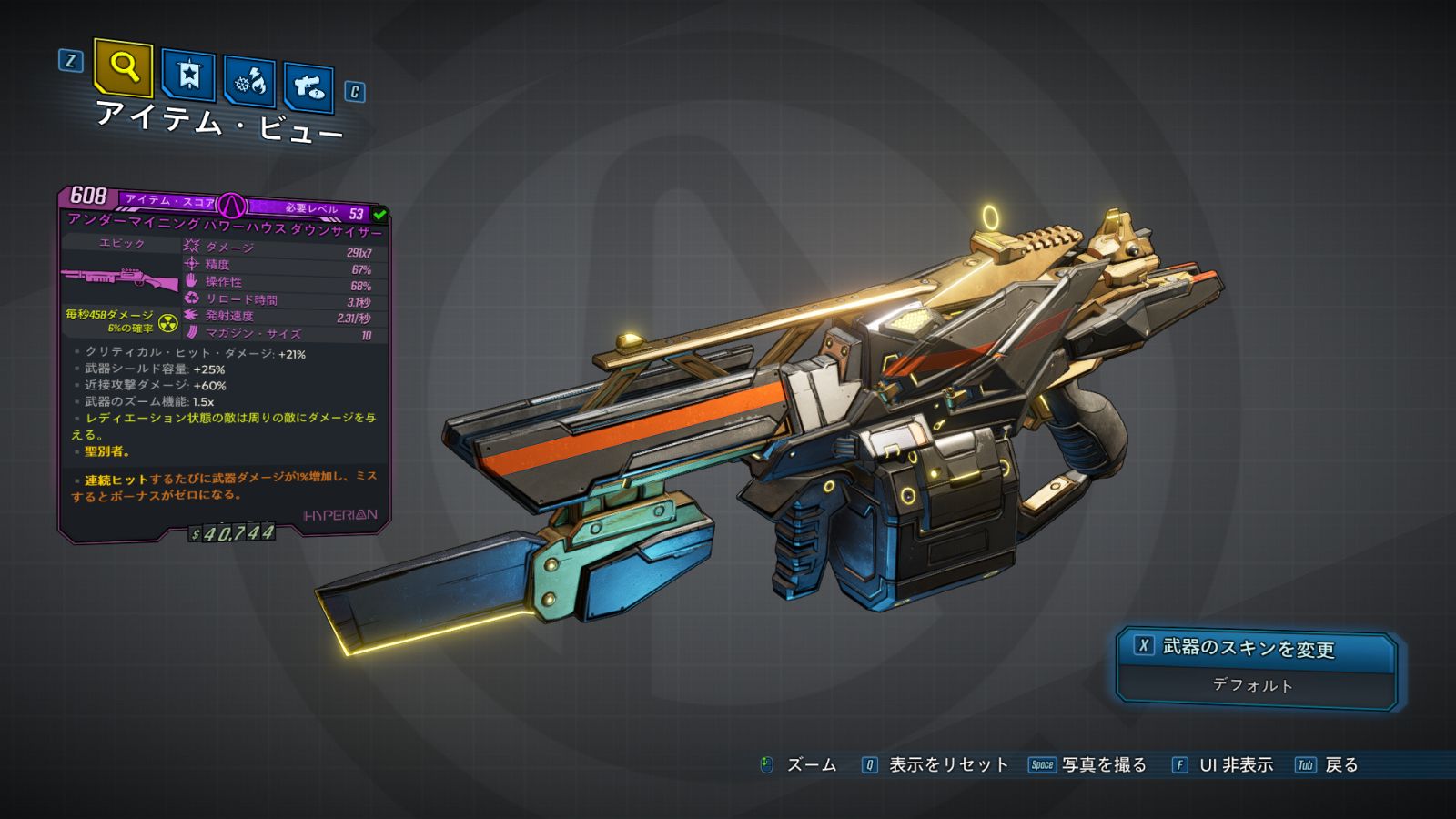Image resolution: width=1456 pixels, height=819 pixels.
Task: Switch to the star banner tab
Action: (188, 76)
